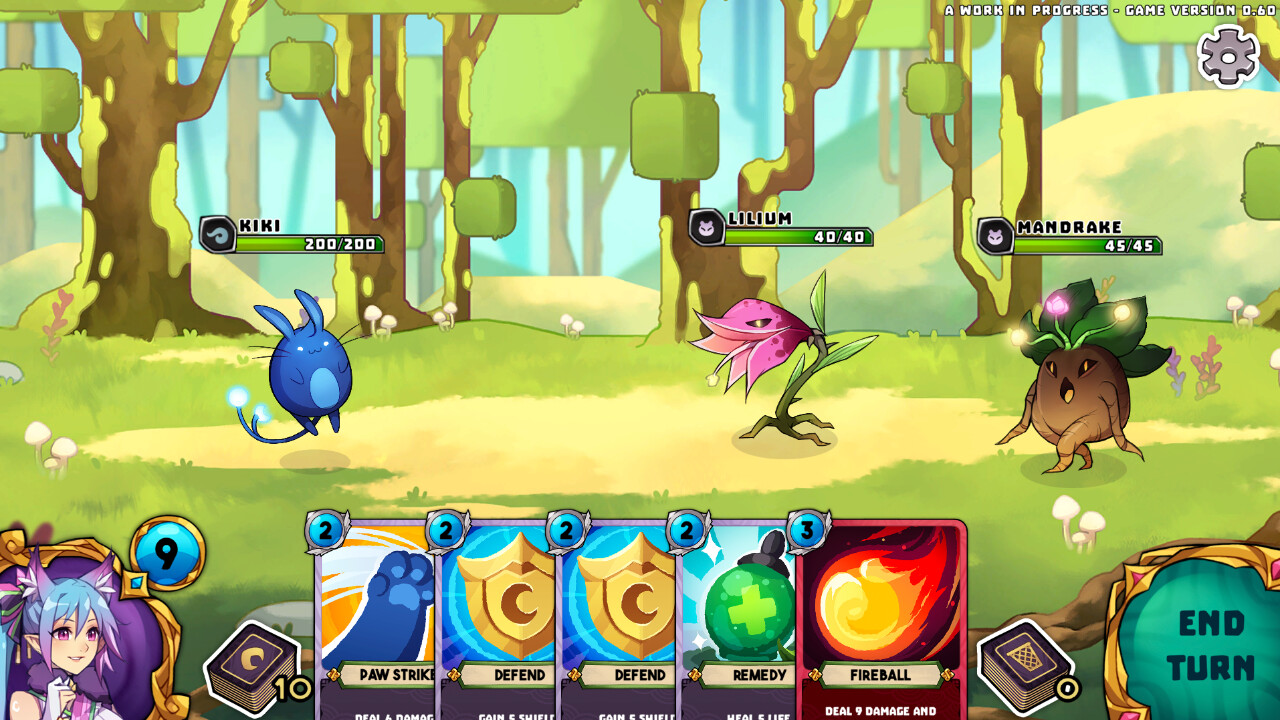1280x720 pixels.
Task: Play the first Defend card
Action: coord(500,610)
